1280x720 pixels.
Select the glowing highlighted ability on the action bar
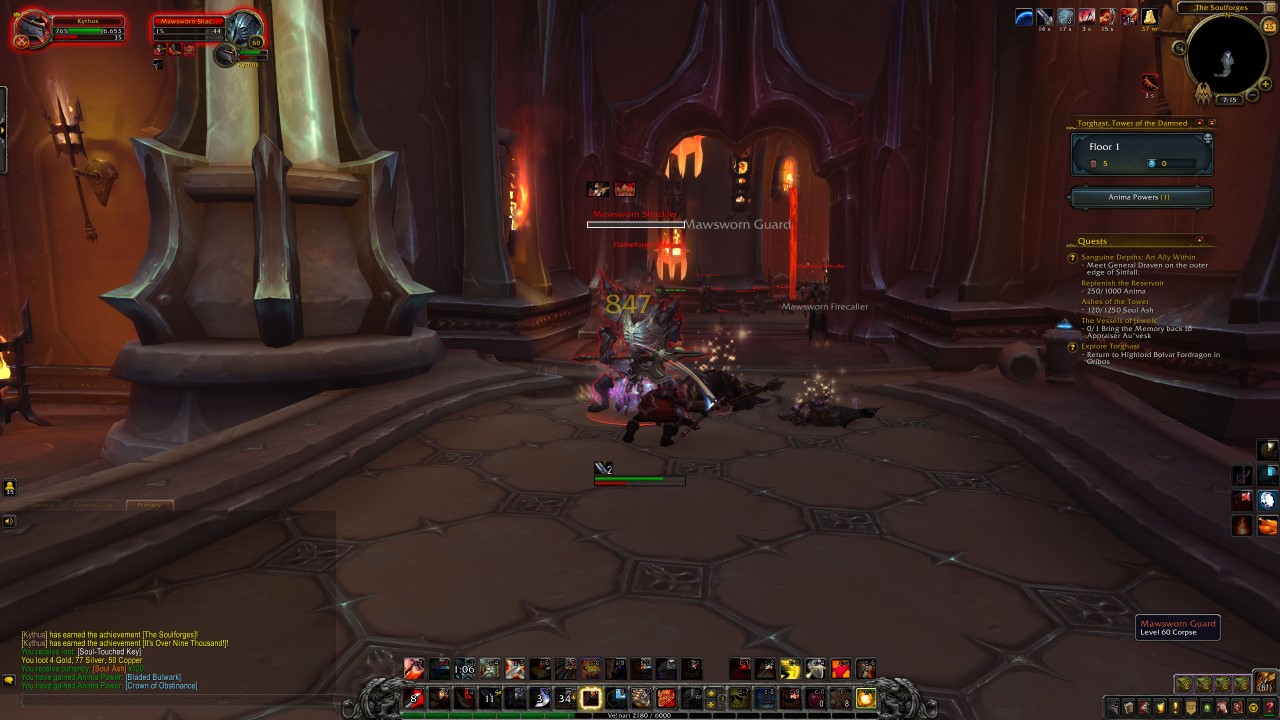[x=589, y=697]
